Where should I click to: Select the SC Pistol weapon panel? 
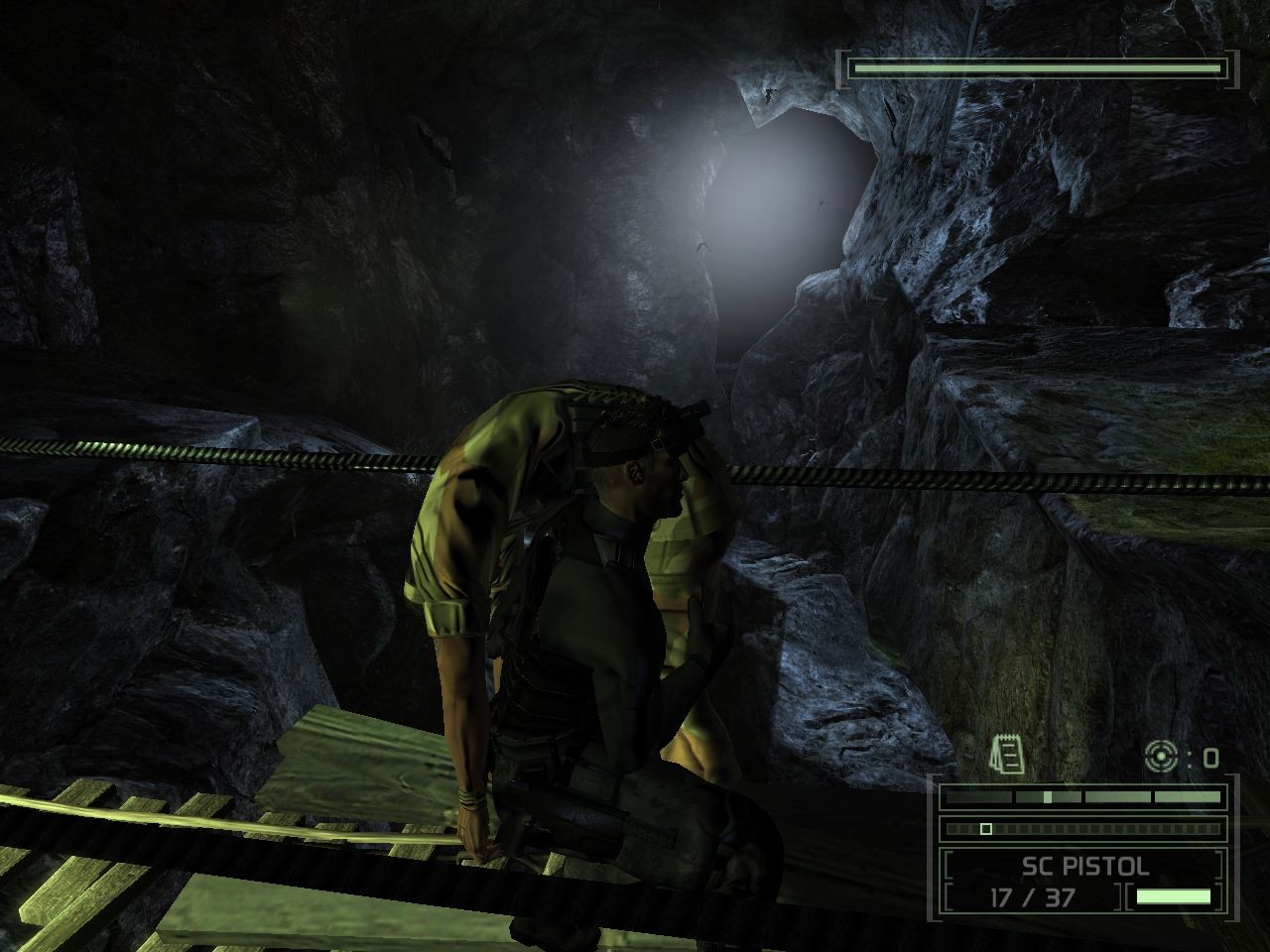(1084, 867)
